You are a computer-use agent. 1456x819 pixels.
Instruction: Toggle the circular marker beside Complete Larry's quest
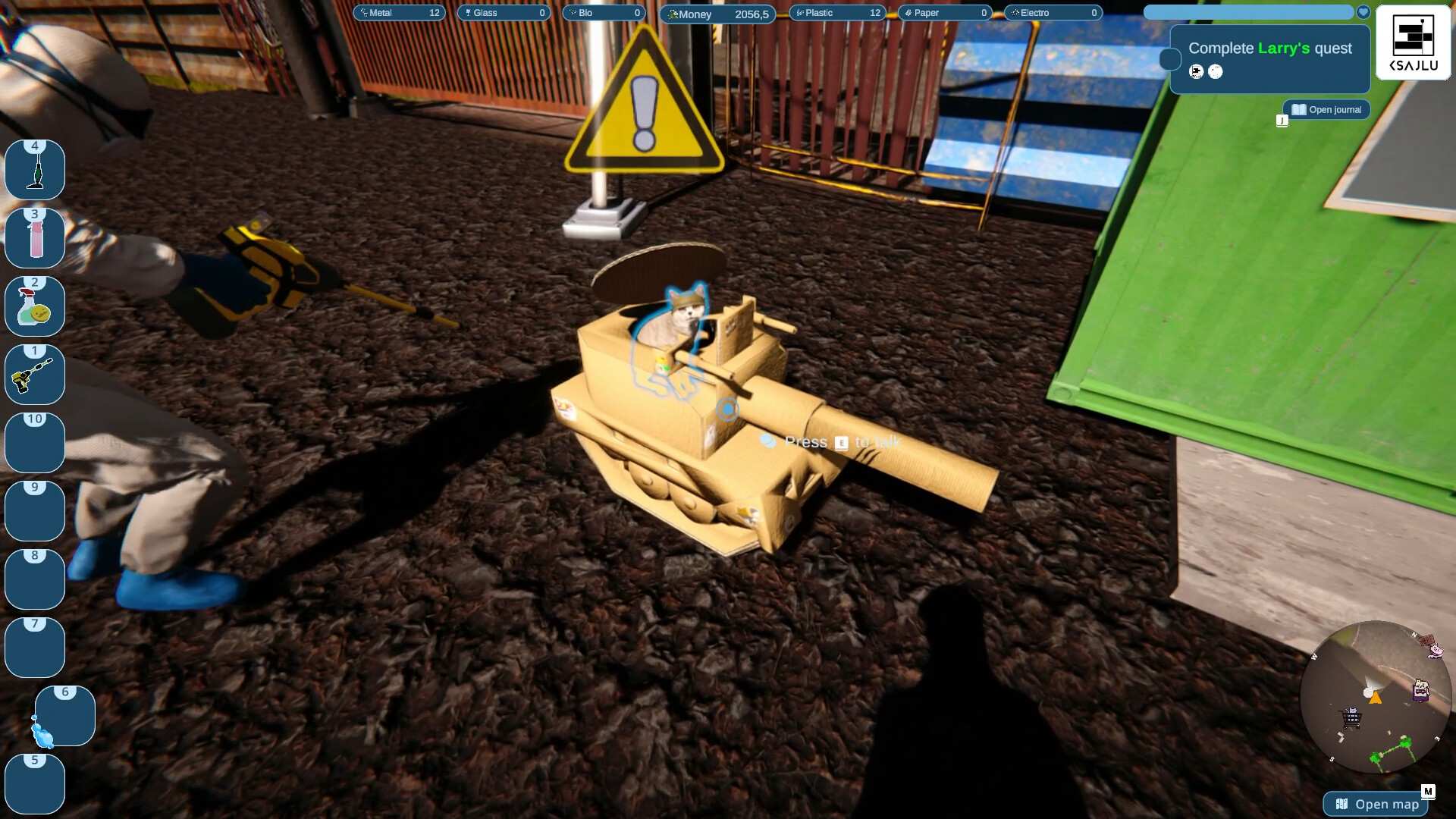pos(1169,58)
